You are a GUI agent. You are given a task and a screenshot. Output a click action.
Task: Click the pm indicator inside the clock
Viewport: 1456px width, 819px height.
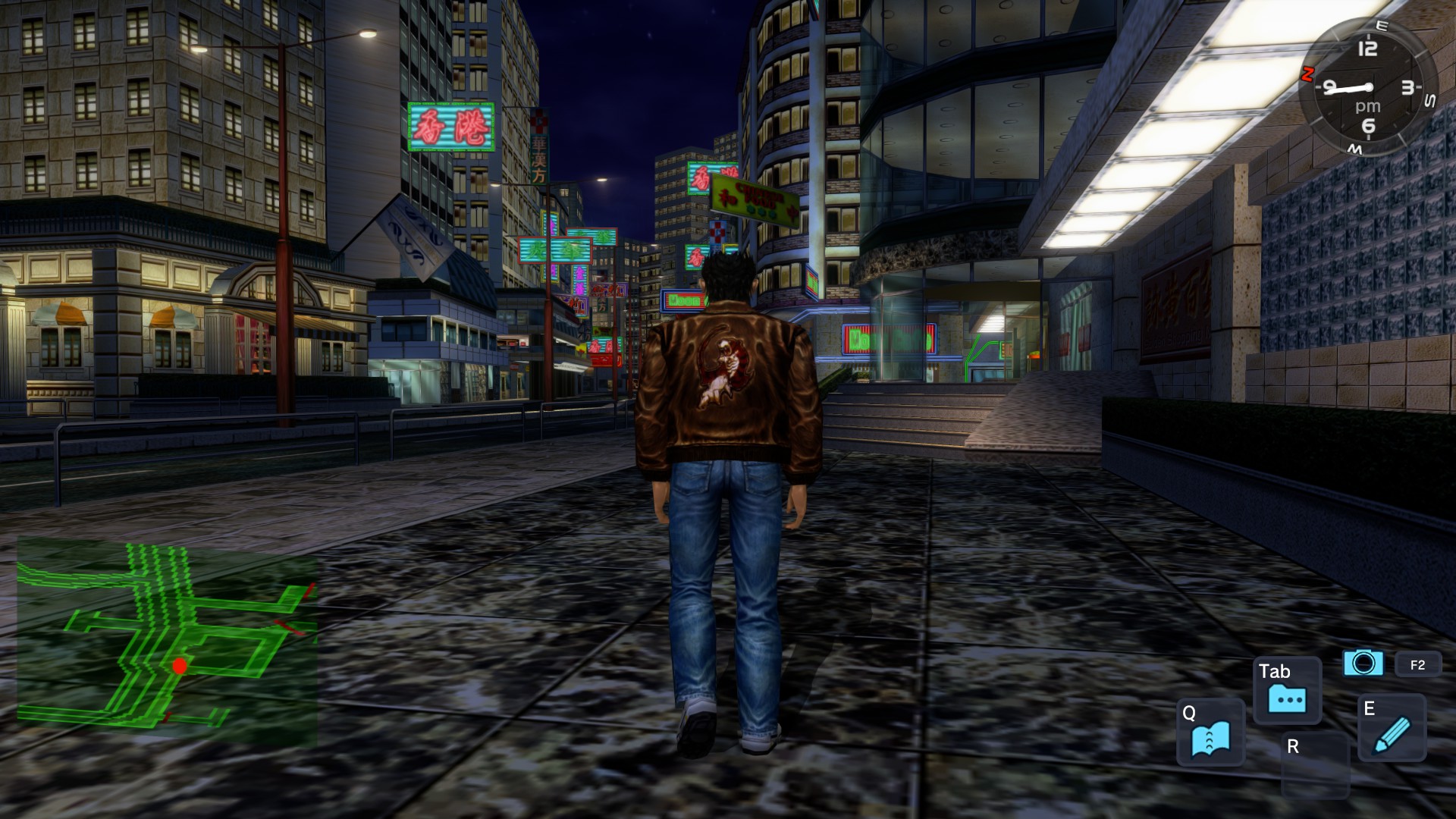pyautogui.click(x=1368, y=106)
